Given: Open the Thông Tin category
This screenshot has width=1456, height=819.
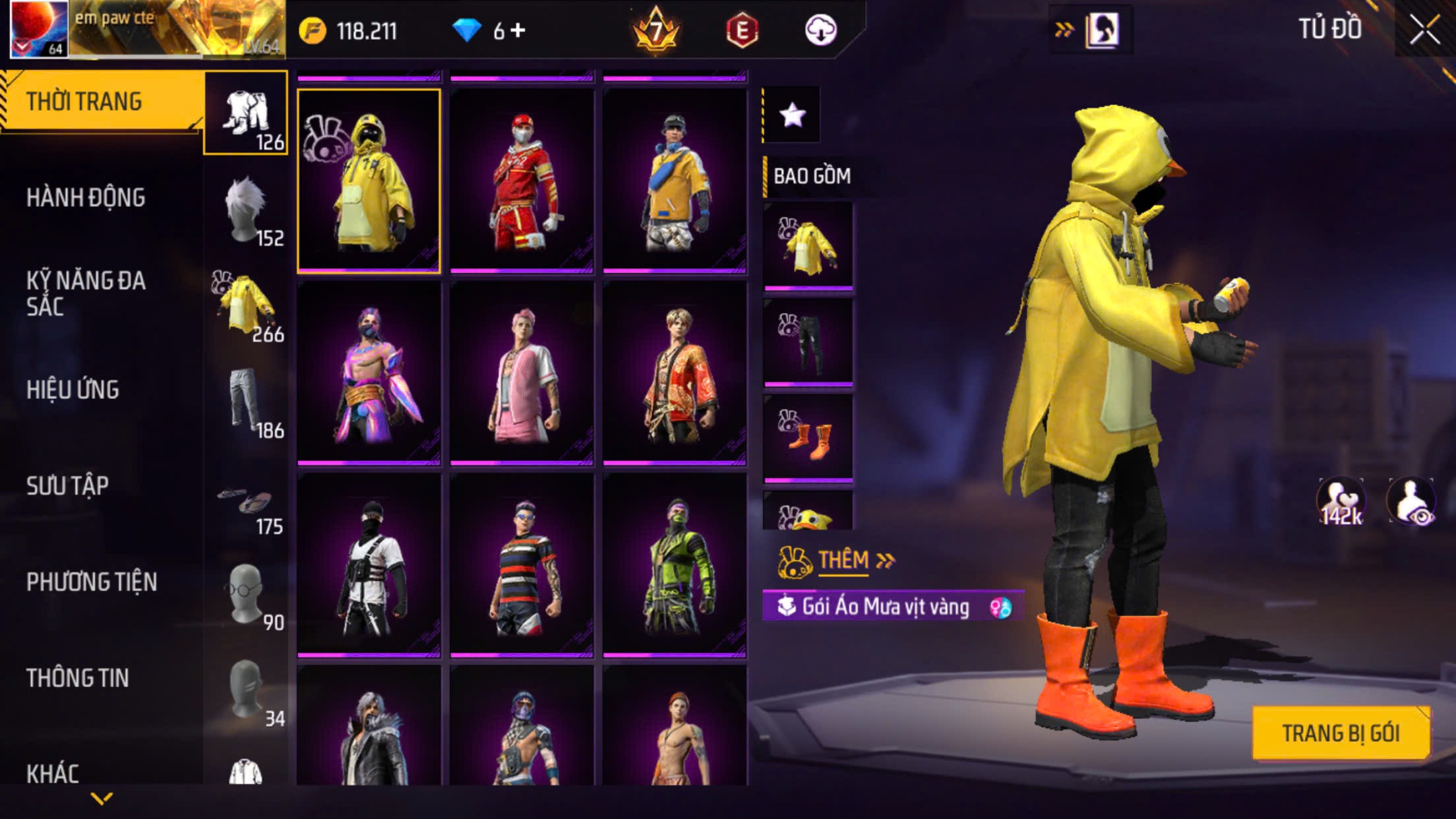Looking at the screenshot, I should point(78,679).
